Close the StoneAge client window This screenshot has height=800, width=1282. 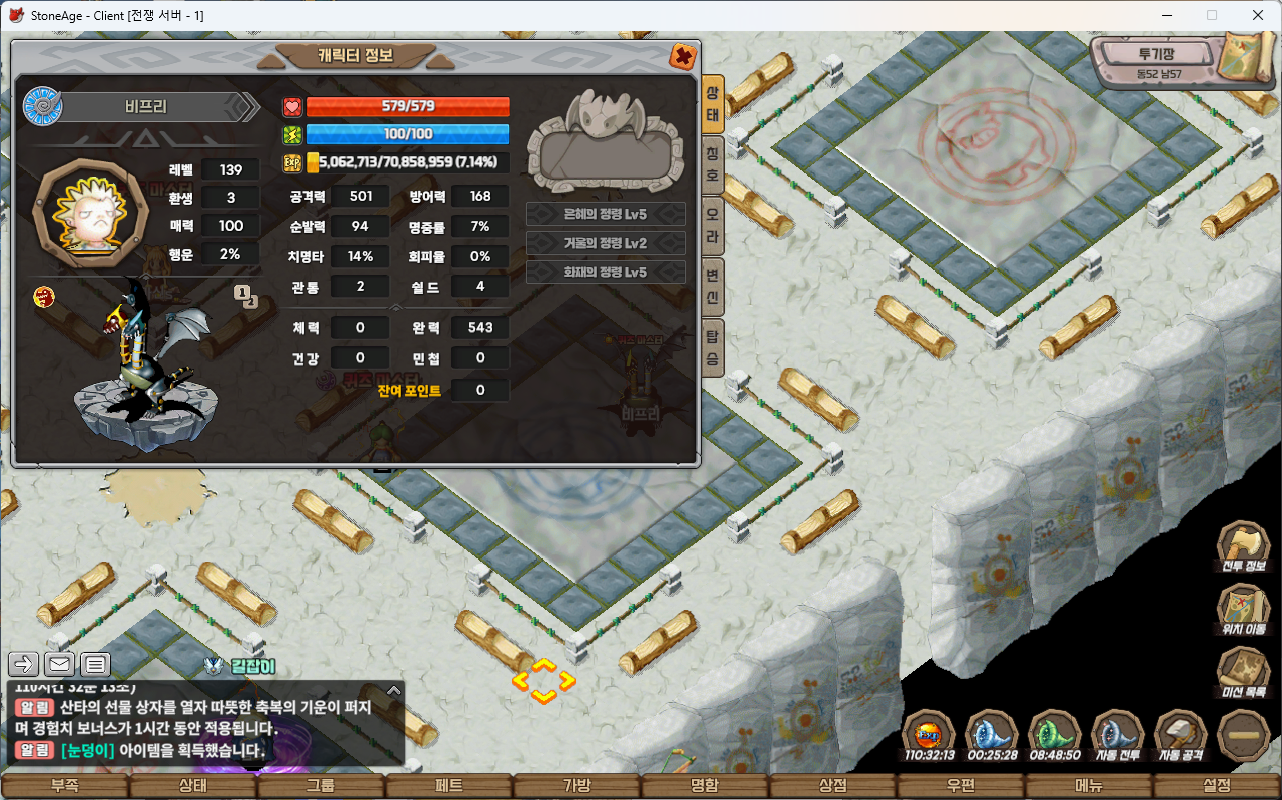pos(1258,15)
